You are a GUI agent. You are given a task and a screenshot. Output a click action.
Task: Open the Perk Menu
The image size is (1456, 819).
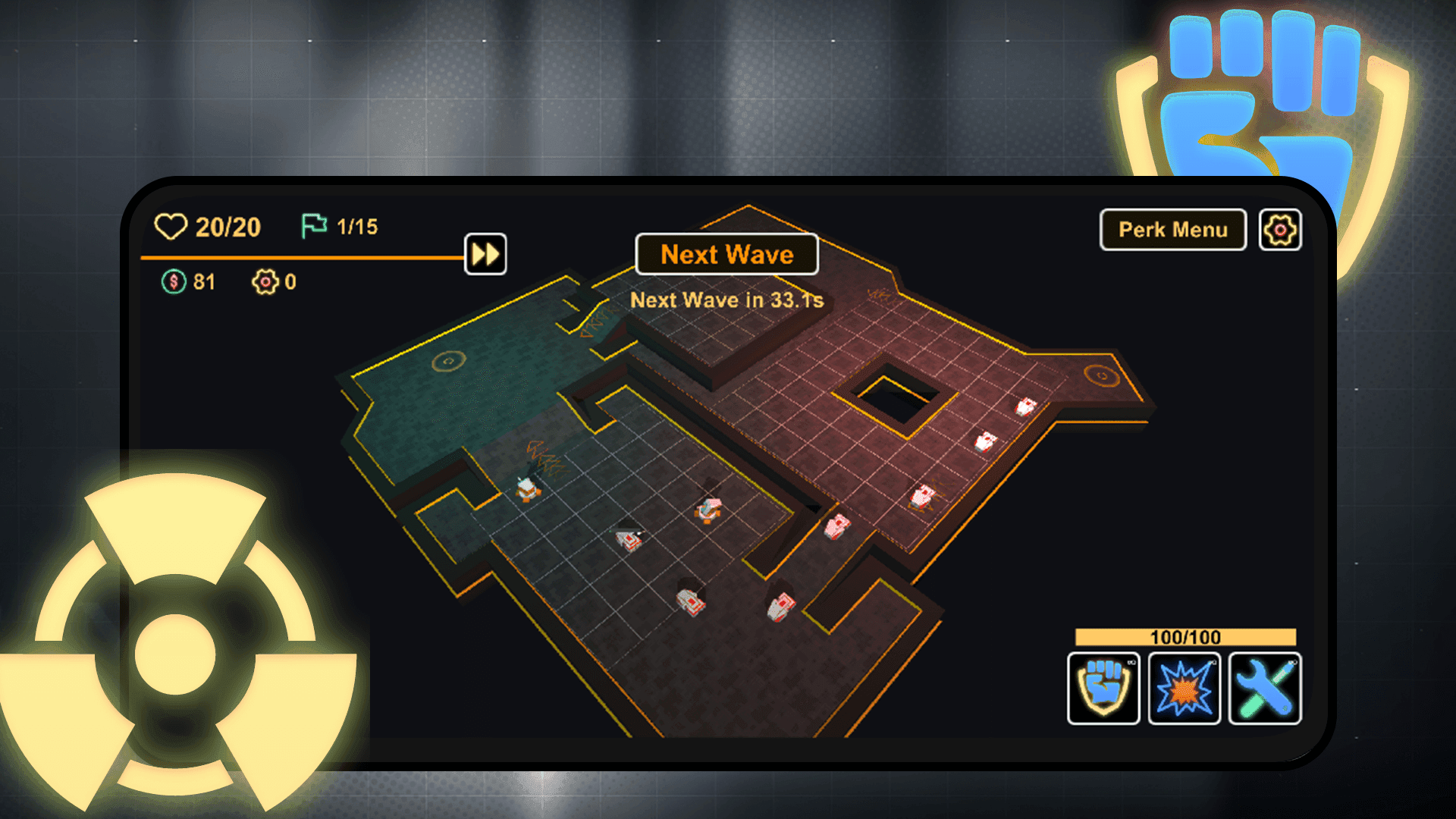pyautogui.click(x=1172, y=229)
